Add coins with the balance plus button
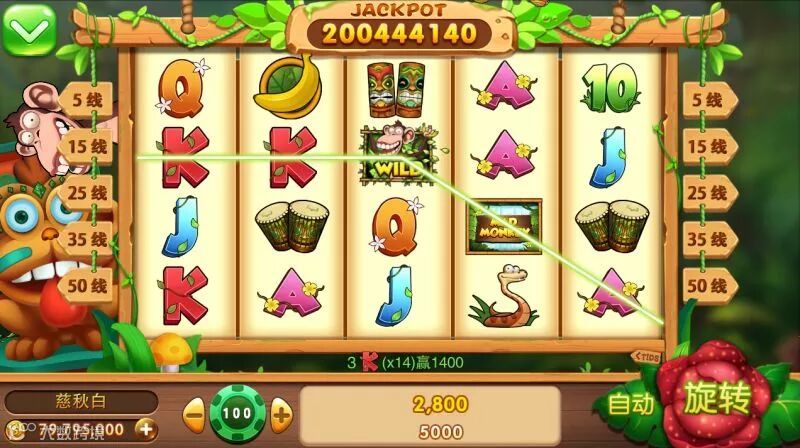Screen dimensions: 800x448 (146, 430)
